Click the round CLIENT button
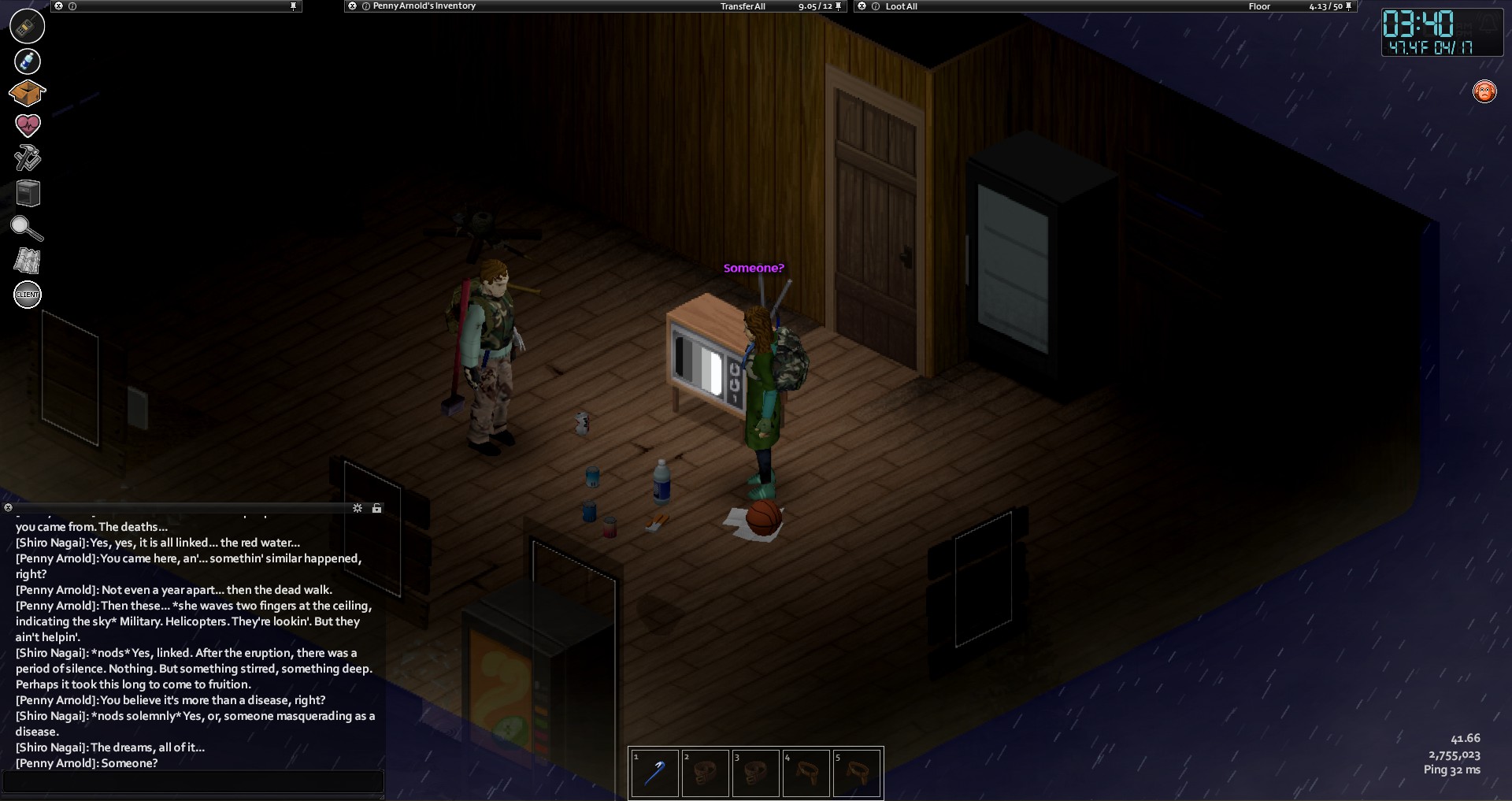Screen dimensions: 1512x801 pyautogui.click(x=28, y=295)
